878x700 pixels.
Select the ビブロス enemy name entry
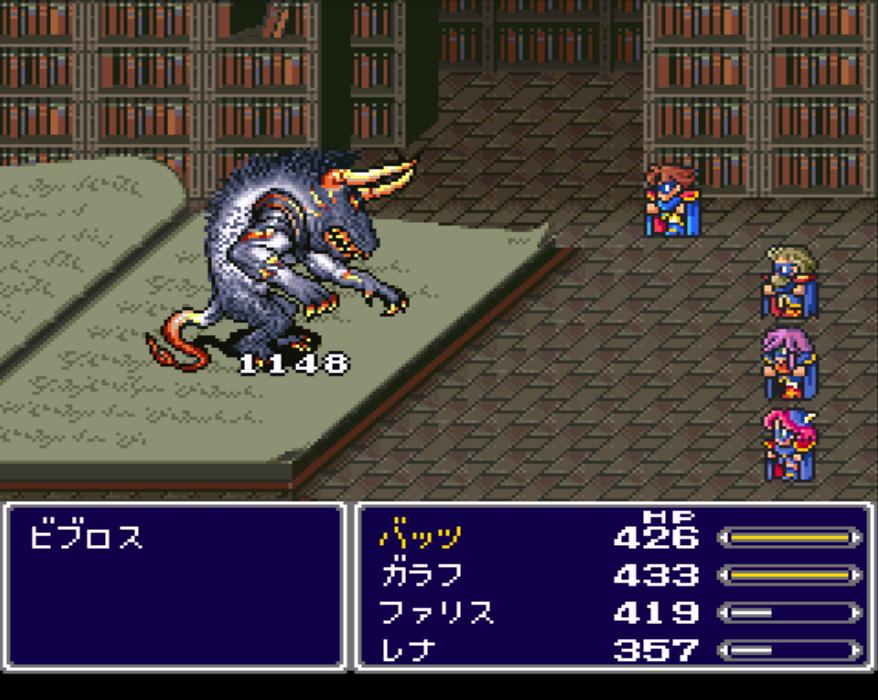tap(86, 538)
